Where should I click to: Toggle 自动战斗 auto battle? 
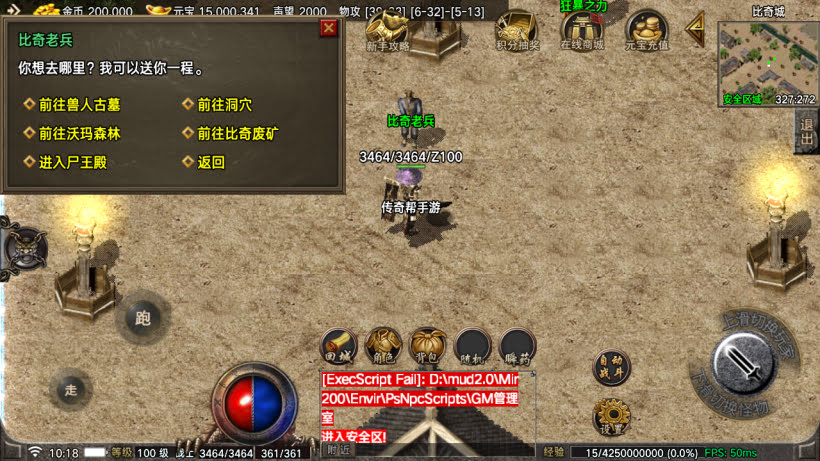click(610, 367)
